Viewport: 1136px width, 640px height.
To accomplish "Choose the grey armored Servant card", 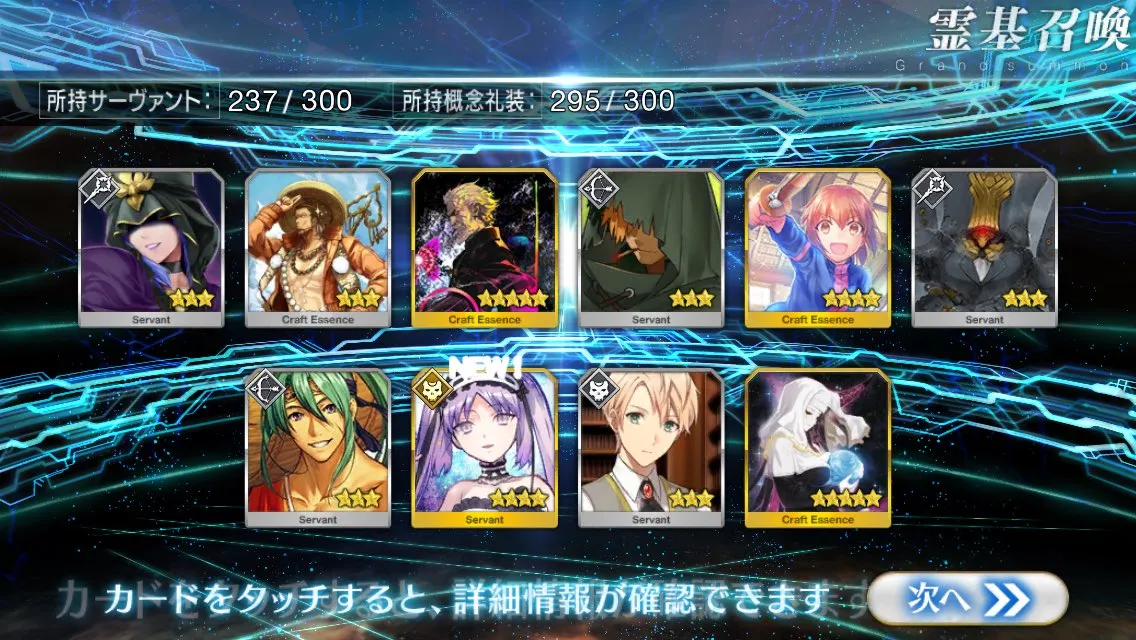I will point(984,248).
